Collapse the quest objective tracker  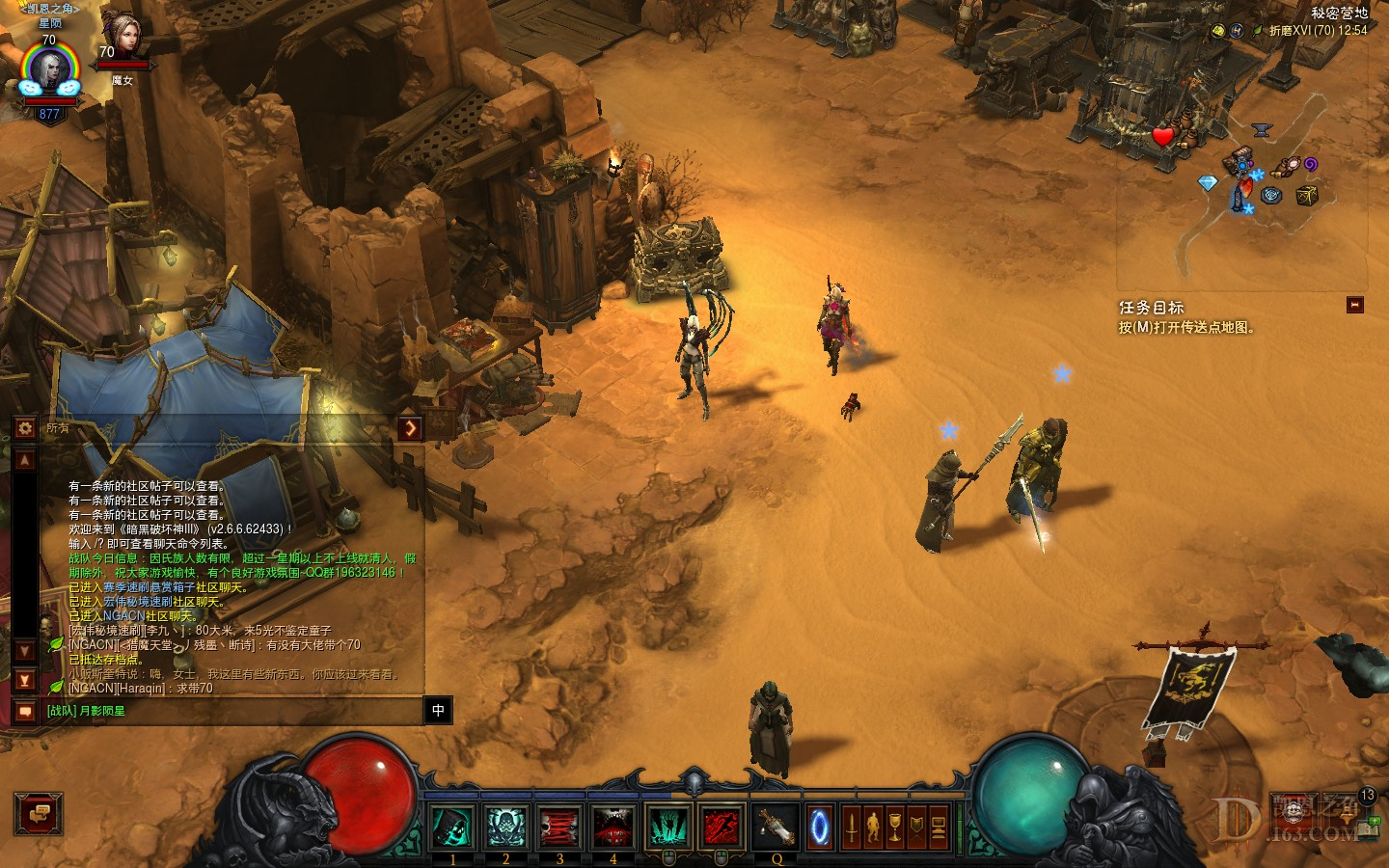[1355, 305]
